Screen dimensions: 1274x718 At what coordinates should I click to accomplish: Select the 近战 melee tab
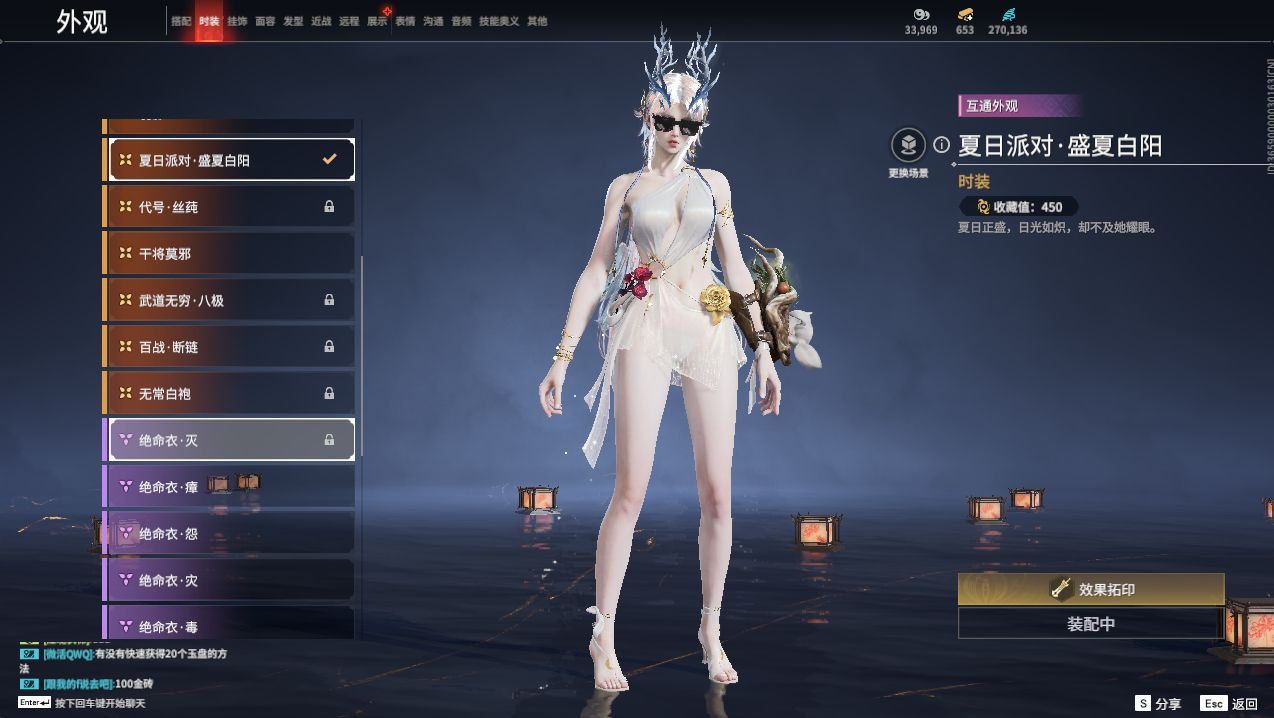click(x=321, y=21)
